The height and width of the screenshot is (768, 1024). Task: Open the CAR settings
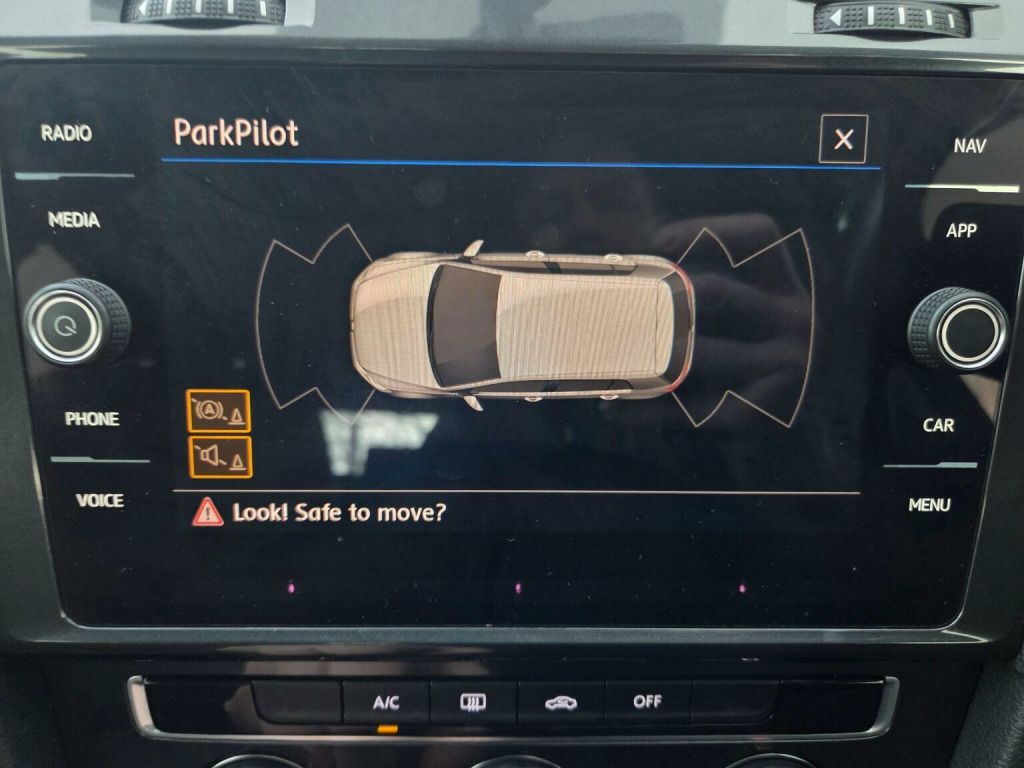(x=938, y=425)
